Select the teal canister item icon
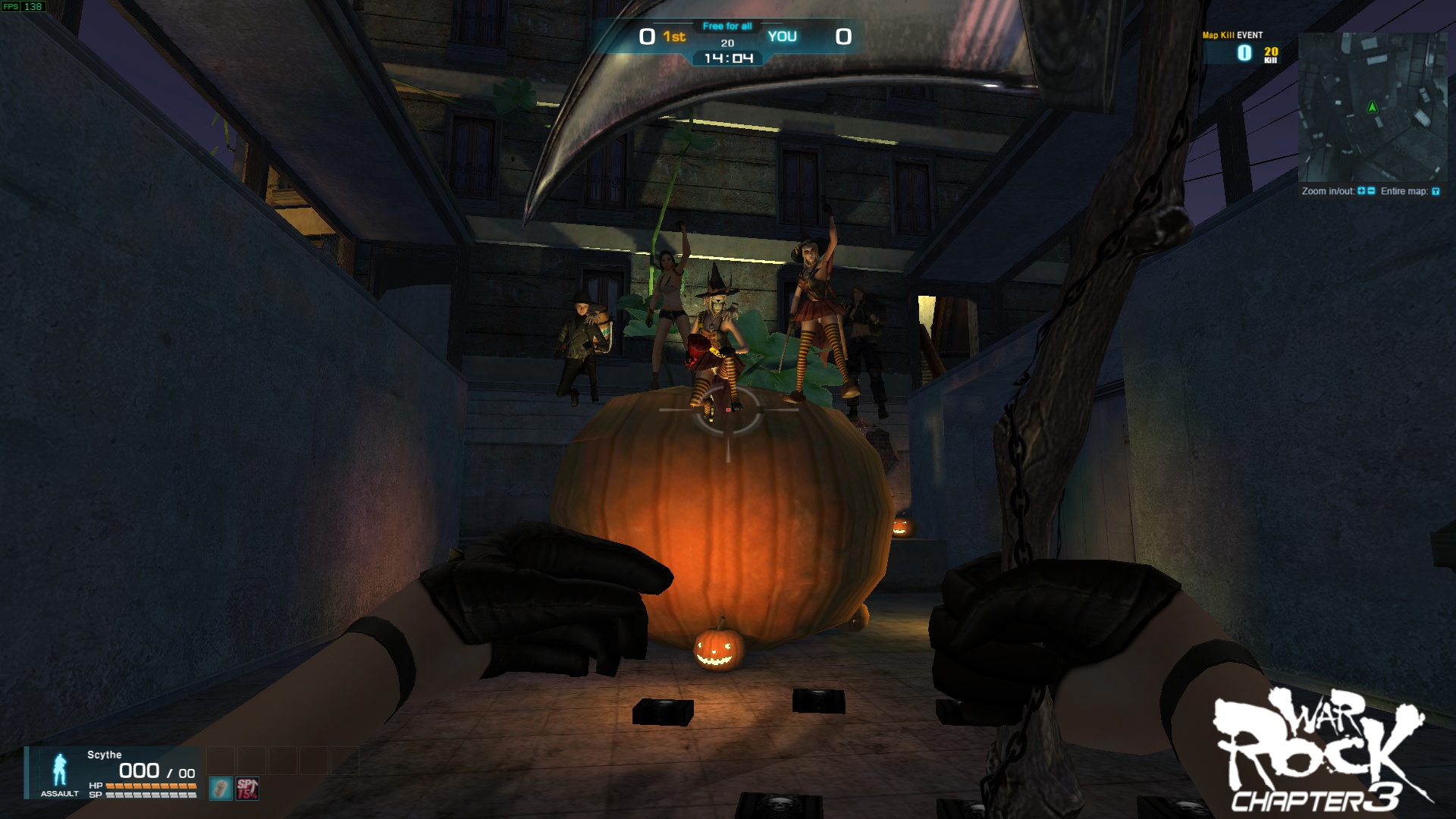 coord(220,789)
